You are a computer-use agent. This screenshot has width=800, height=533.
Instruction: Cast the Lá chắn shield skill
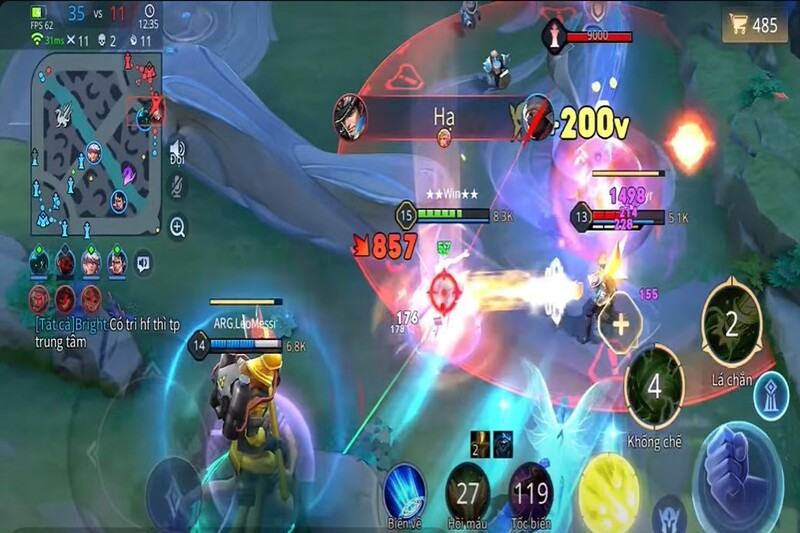[x=731, y=322]
